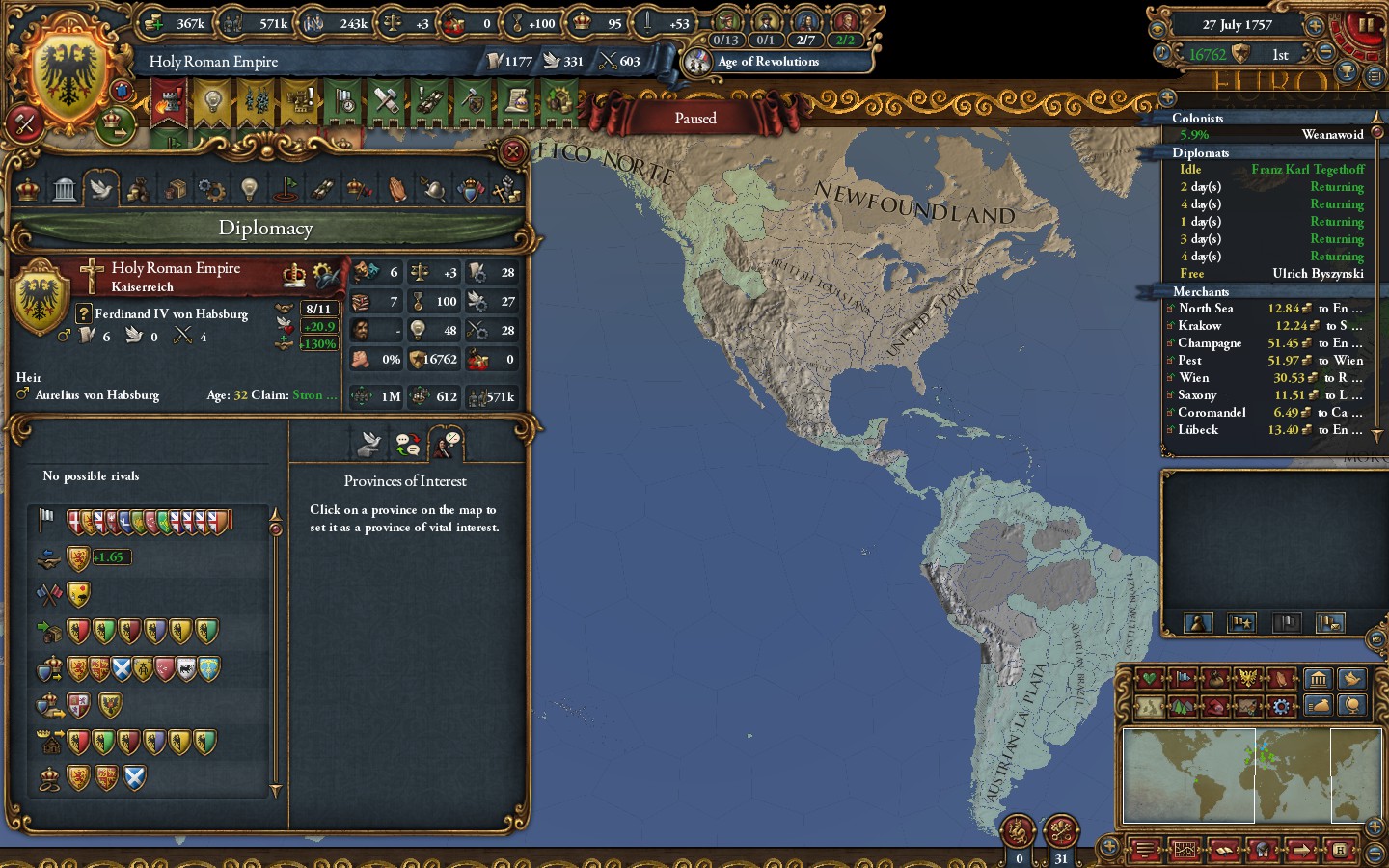
Task: Click the fort-on-fire red alert banner
Action: pos(169,101)
